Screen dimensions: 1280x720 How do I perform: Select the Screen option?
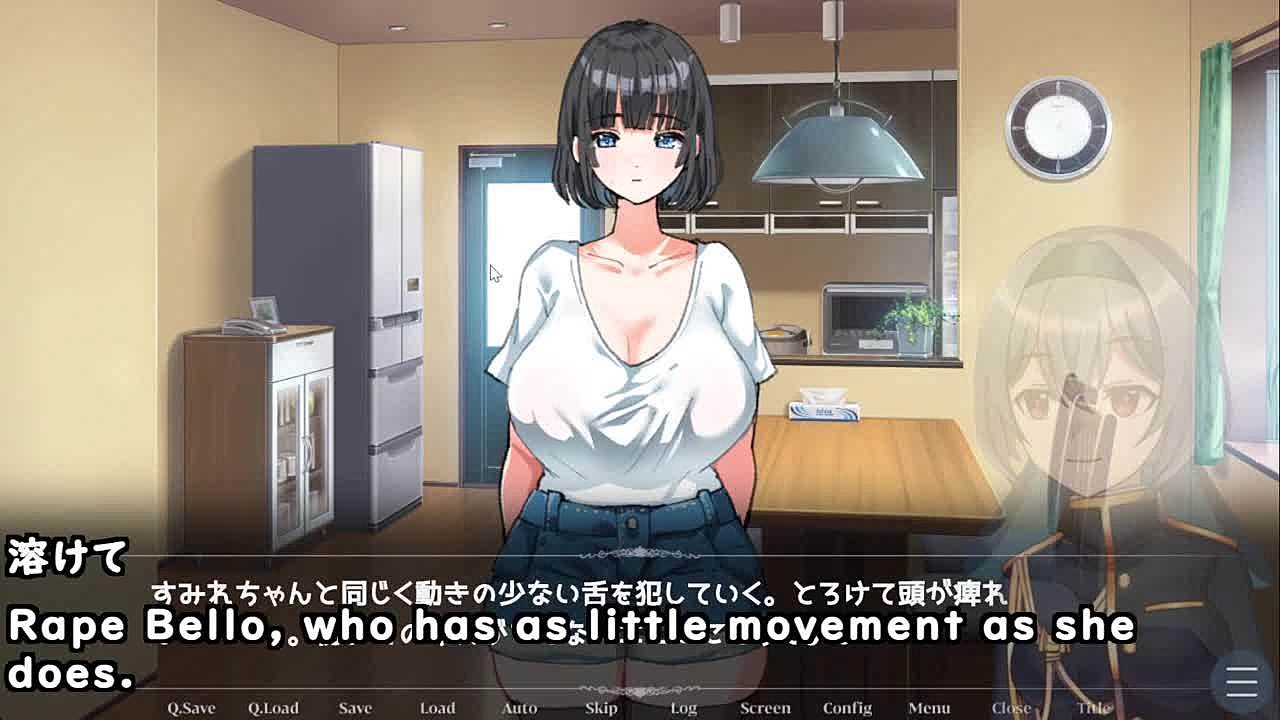coord(765,708)
